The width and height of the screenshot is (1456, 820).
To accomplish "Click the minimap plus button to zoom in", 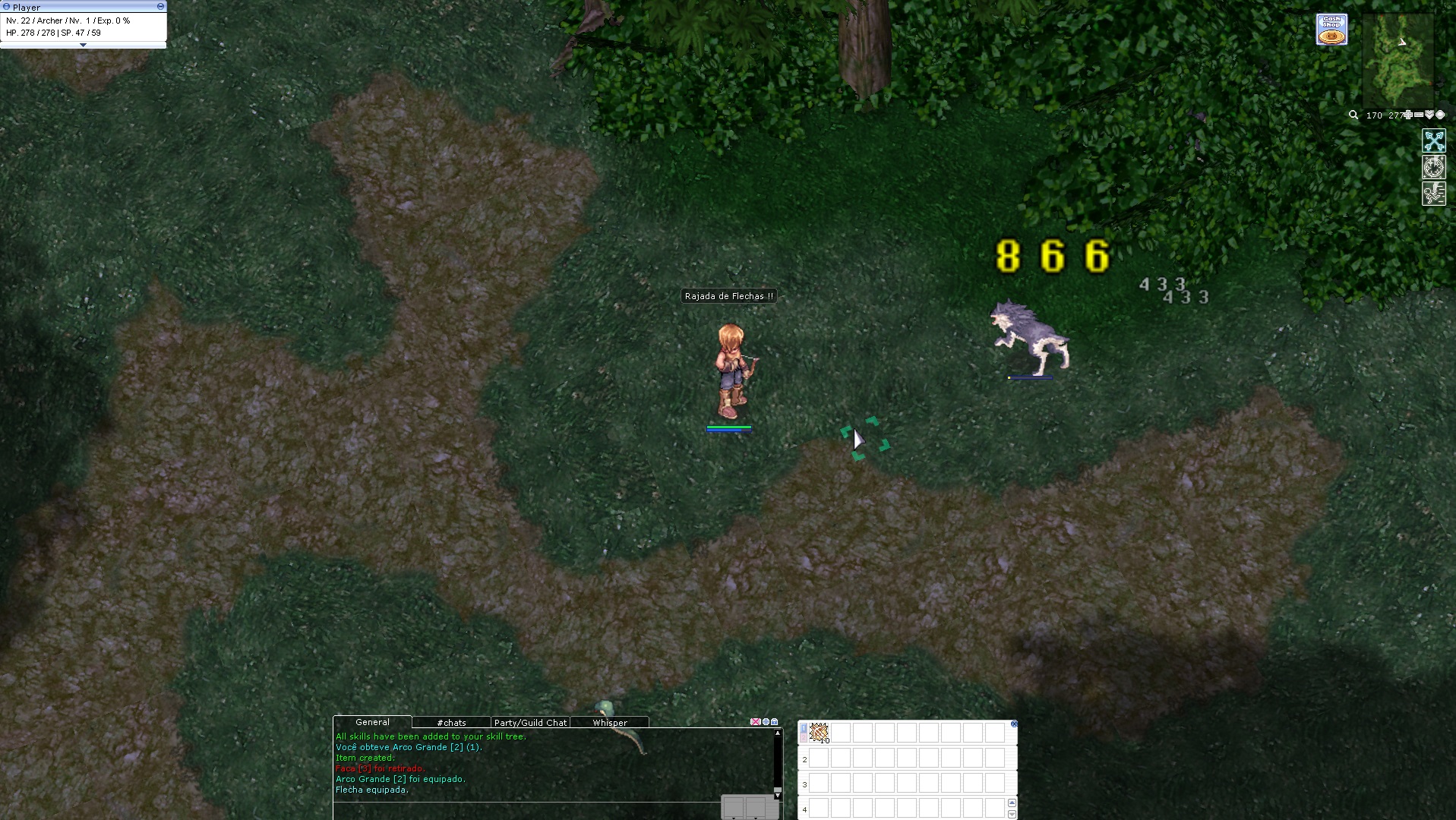I will pyautogui.click(x=1407, y=115).
